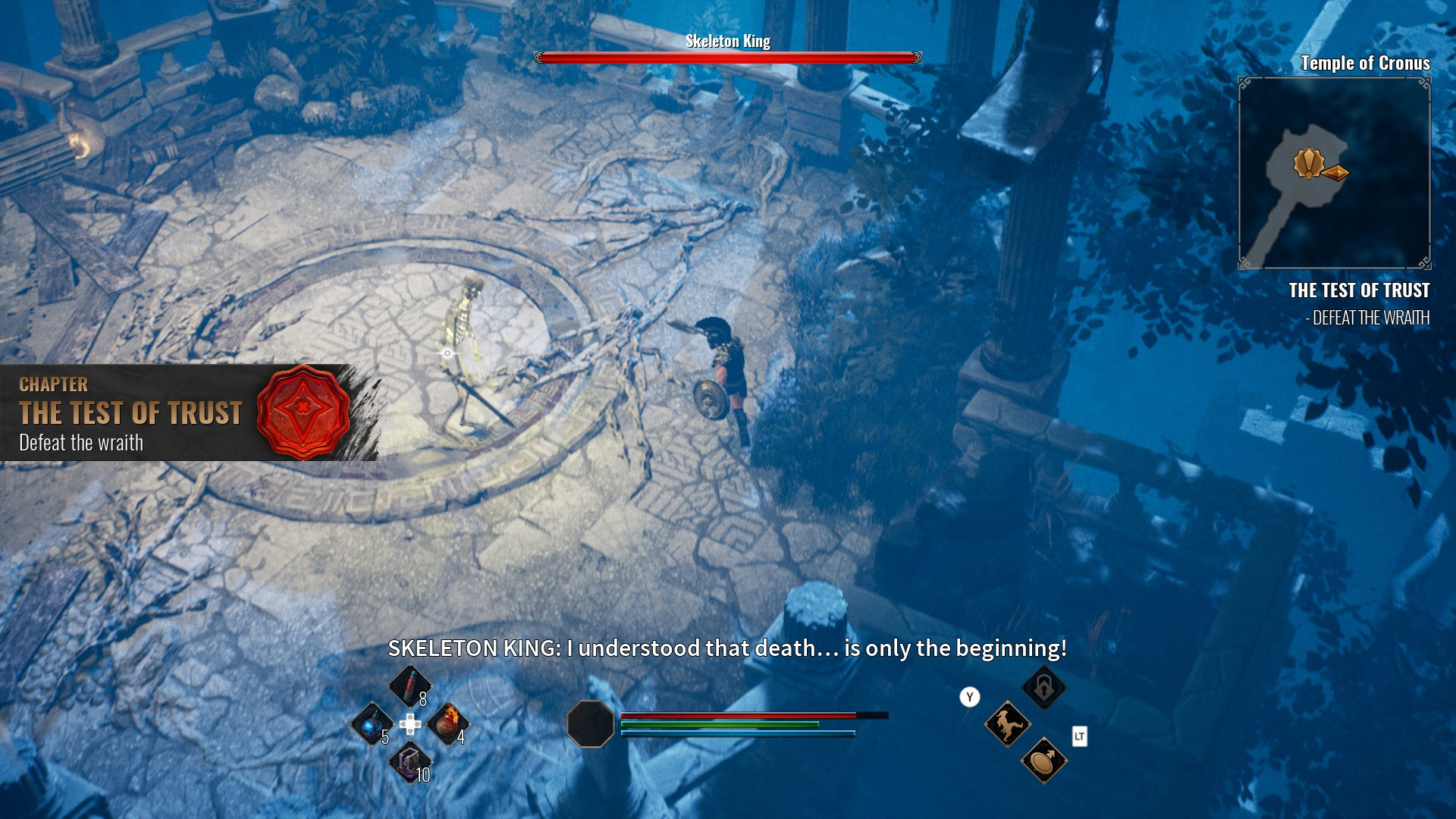Click the red chapter seal emblem
Screen dimensions: 1456x819
(303, 412)
